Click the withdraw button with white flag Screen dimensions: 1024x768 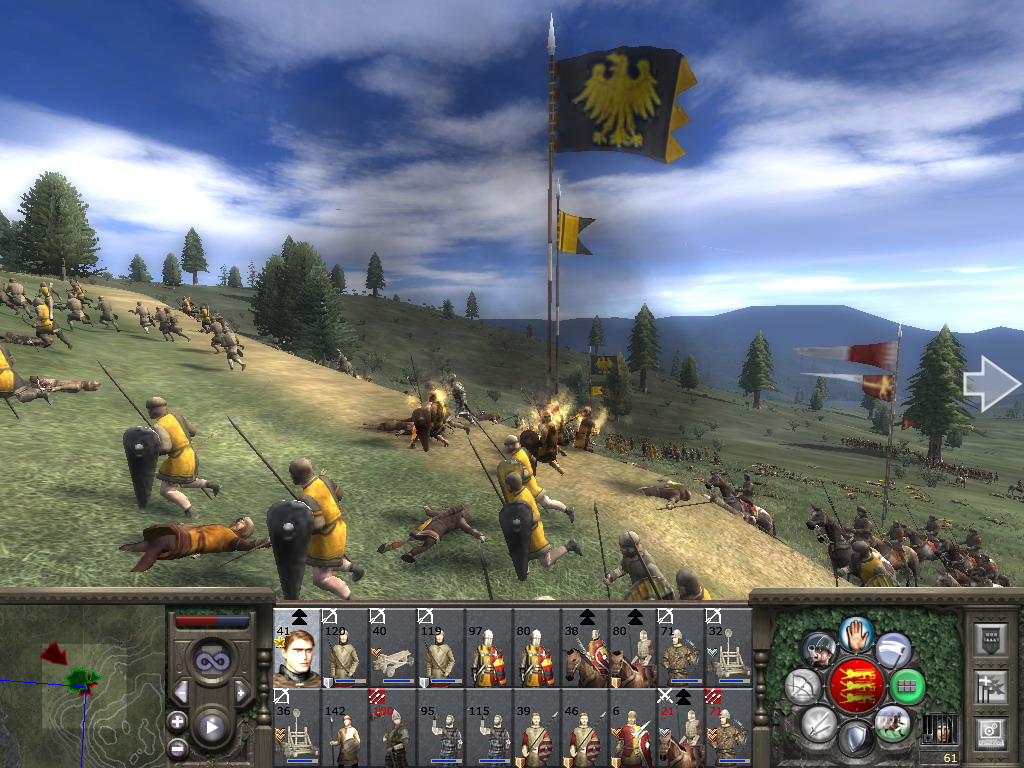(893, 649)
